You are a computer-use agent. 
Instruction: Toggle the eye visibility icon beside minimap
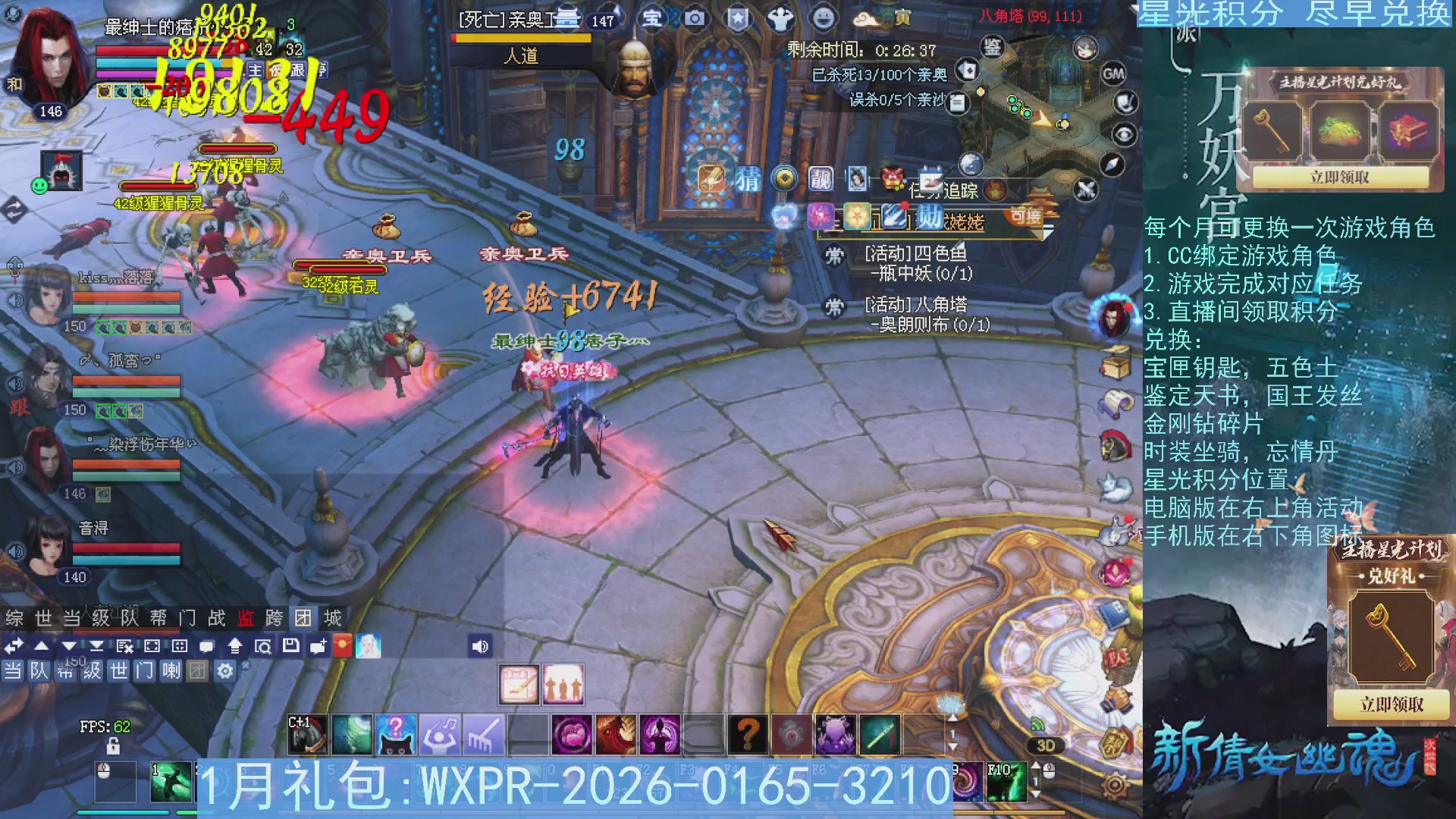point(1126,135)
